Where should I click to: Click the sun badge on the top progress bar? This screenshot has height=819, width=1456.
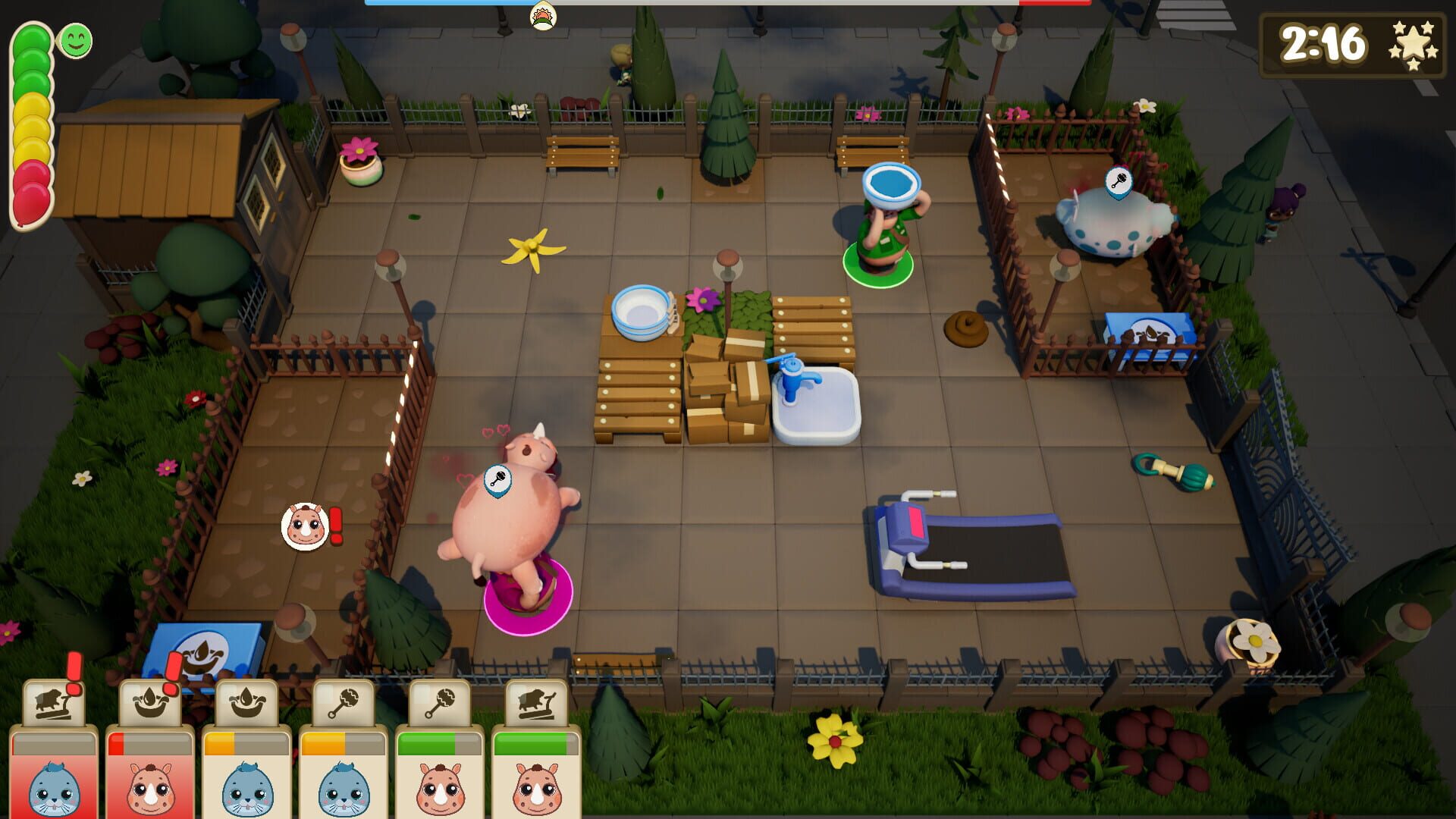pyautogui.click(x=541, y=14)
